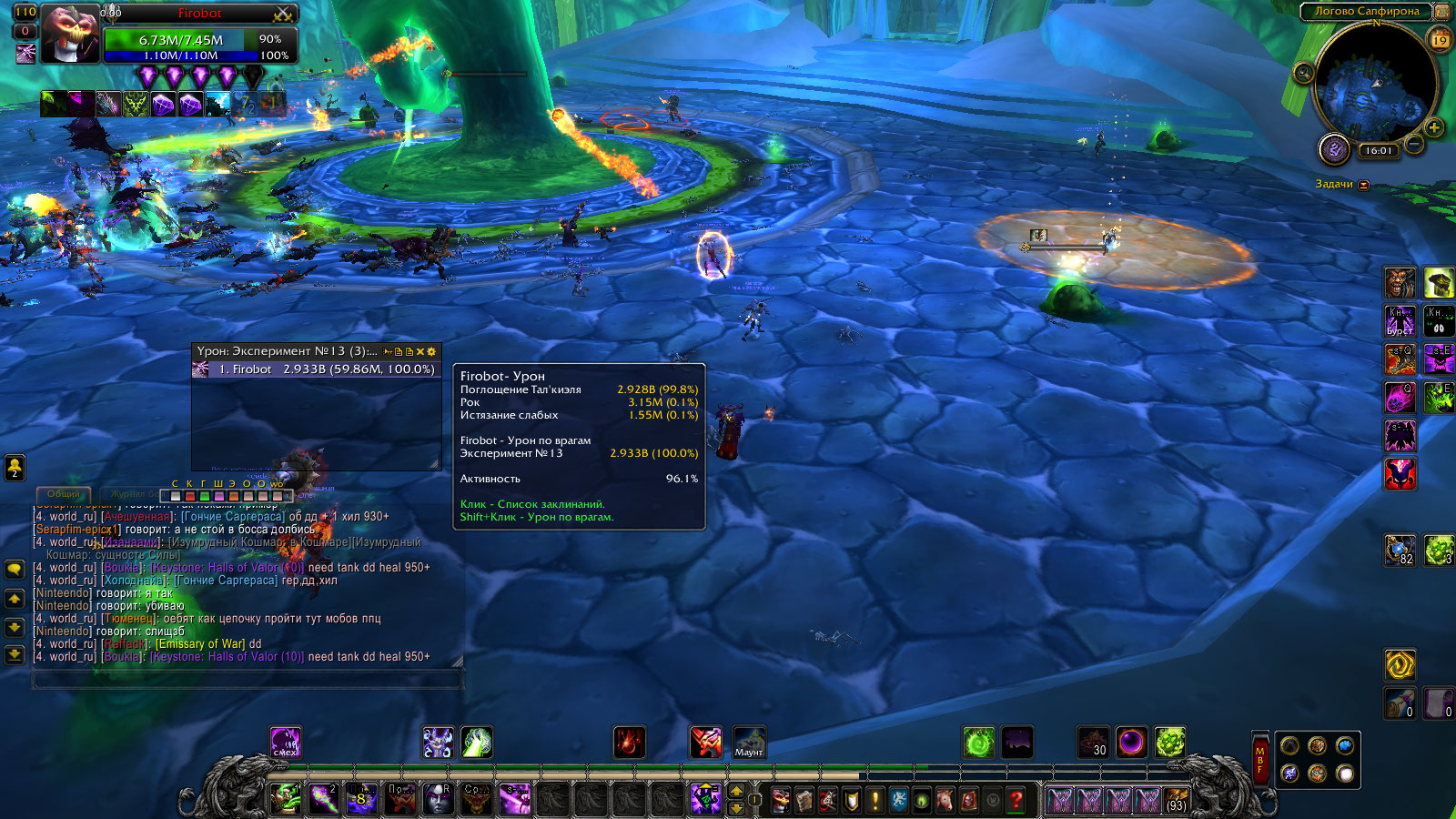
Task: Open the chat speech bubble menu
Action: (15, 570)
